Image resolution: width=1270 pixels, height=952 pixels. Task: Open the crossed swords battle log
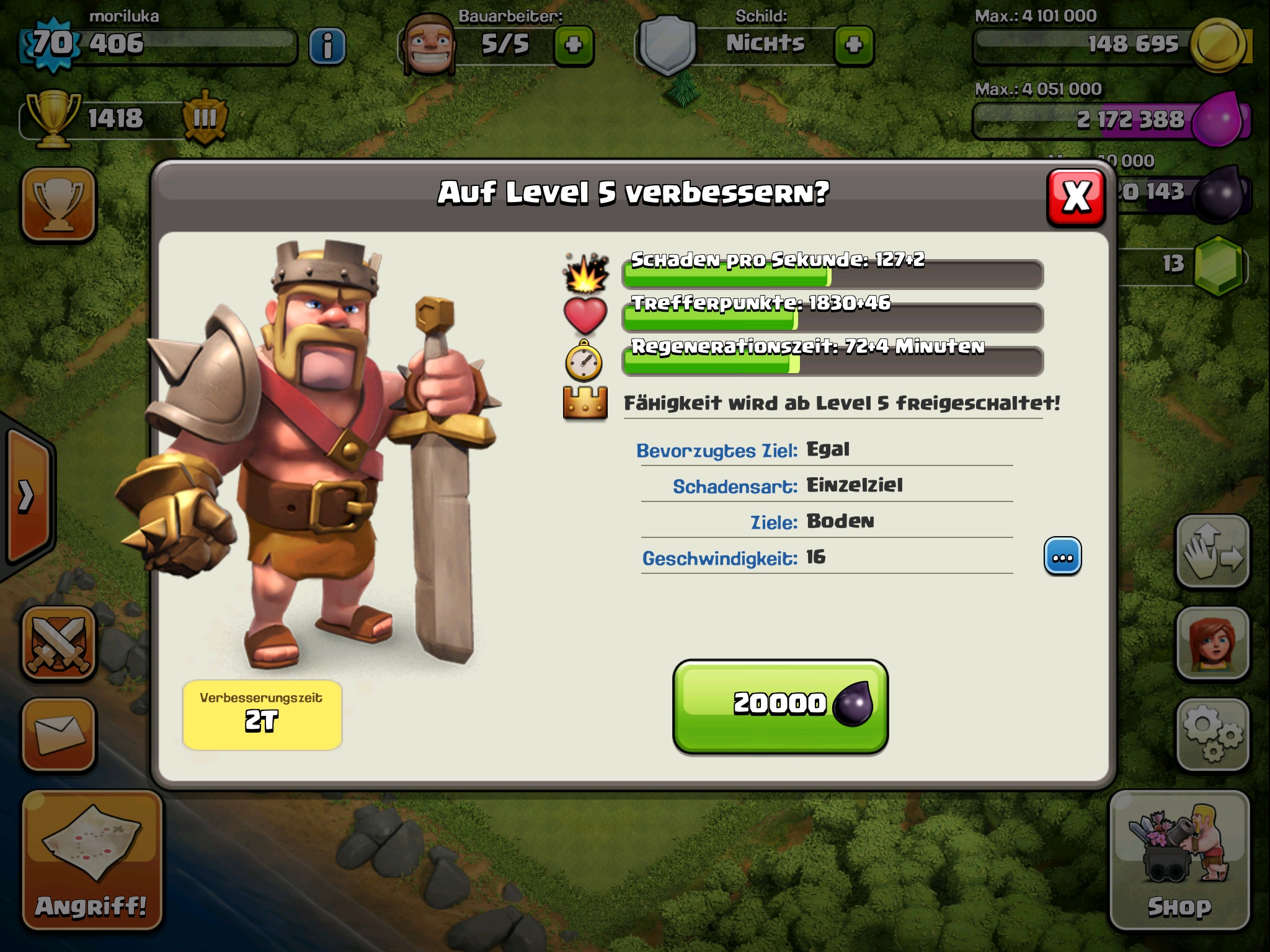pos(59,643)
